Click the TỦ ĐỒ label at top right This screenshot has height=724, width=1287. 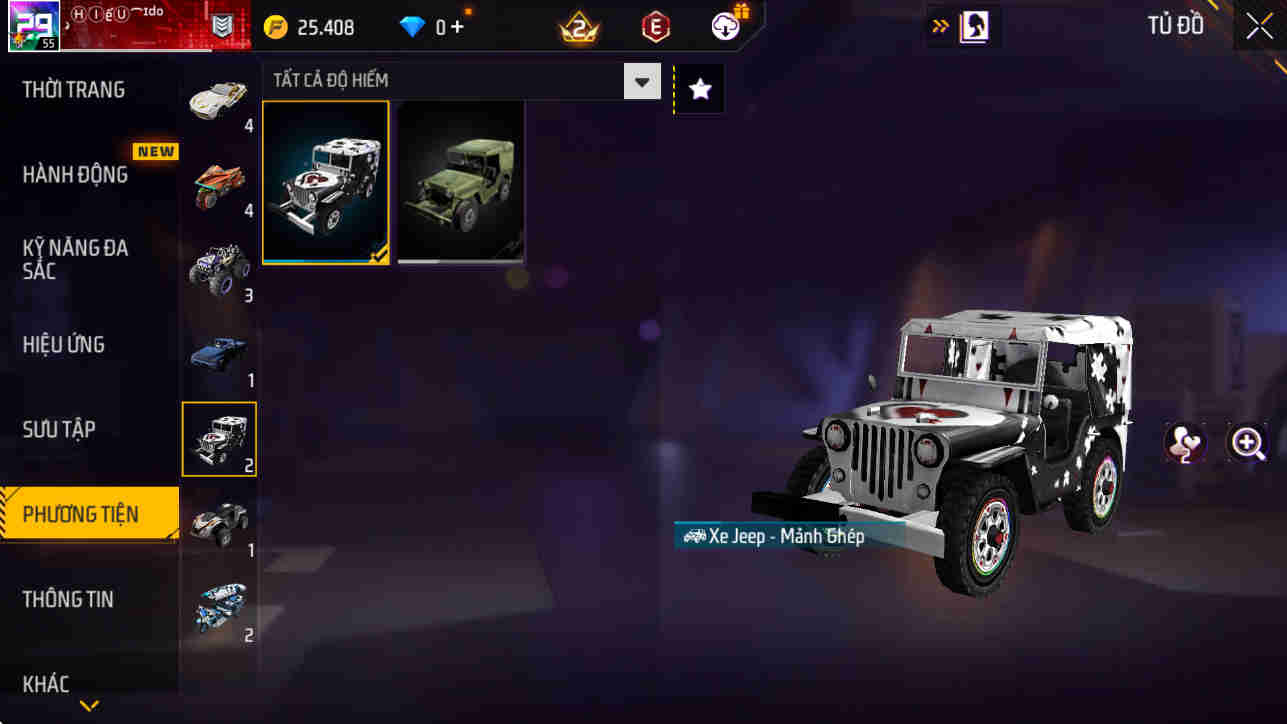[1175, 26]
